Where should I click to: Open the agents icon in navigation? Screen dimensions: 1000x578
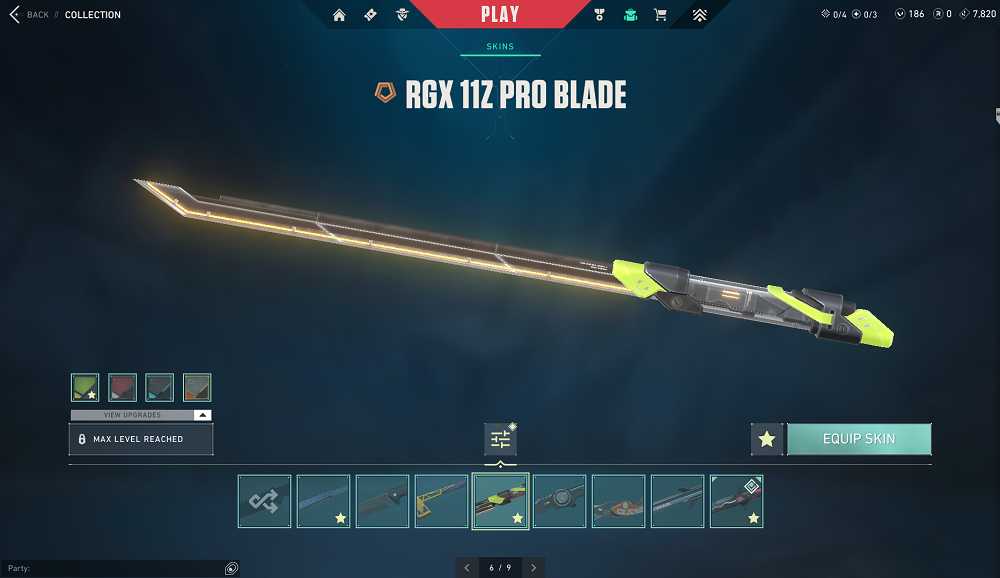click(x=401, y=15)
